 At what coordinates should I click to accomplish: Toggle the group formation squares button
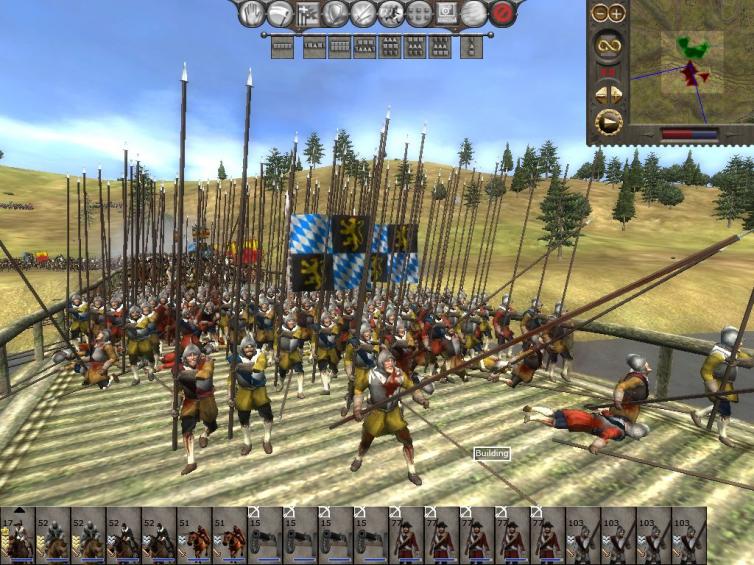(419, 14)
